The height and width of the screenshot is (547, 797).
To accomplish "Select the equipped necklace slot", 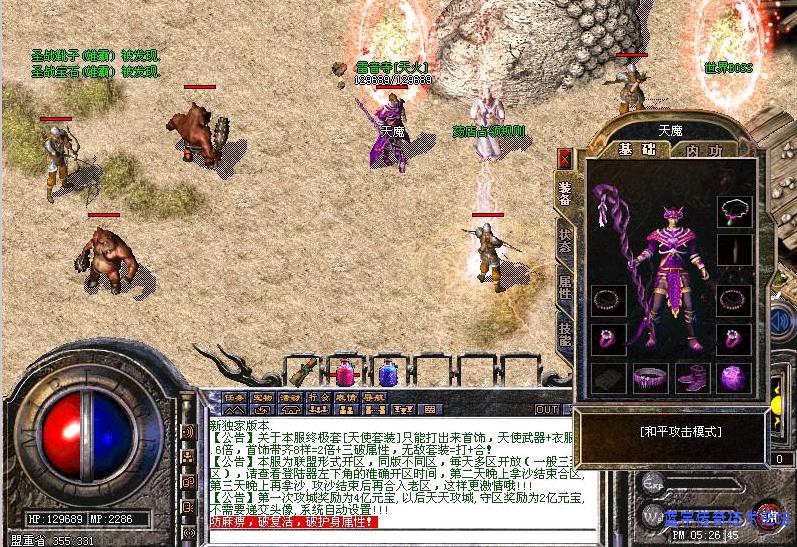I will (x=733, y=209).
